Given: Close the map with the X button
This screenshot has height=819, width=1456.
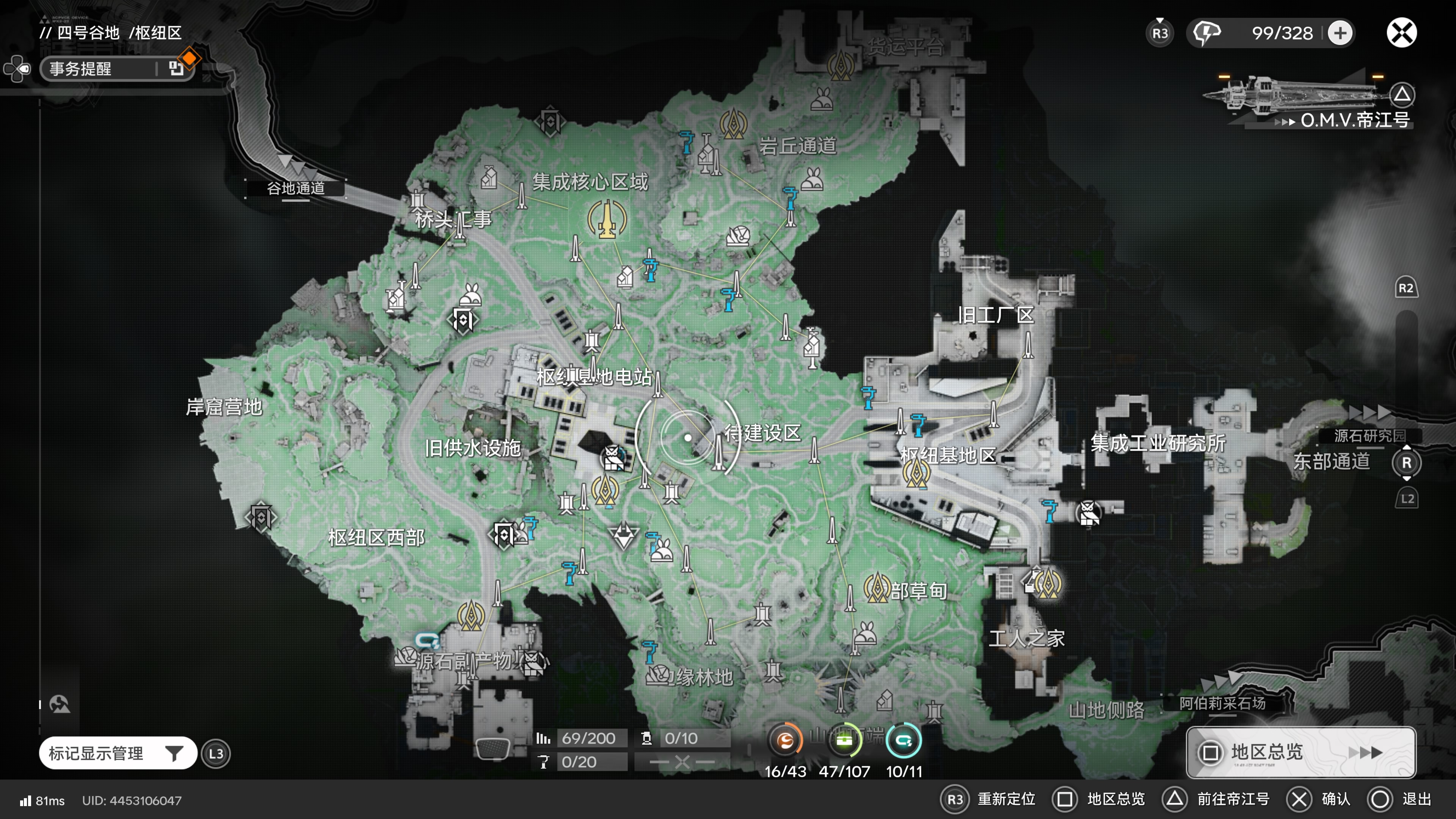Looking at the screenshot, I should 1401,33.
